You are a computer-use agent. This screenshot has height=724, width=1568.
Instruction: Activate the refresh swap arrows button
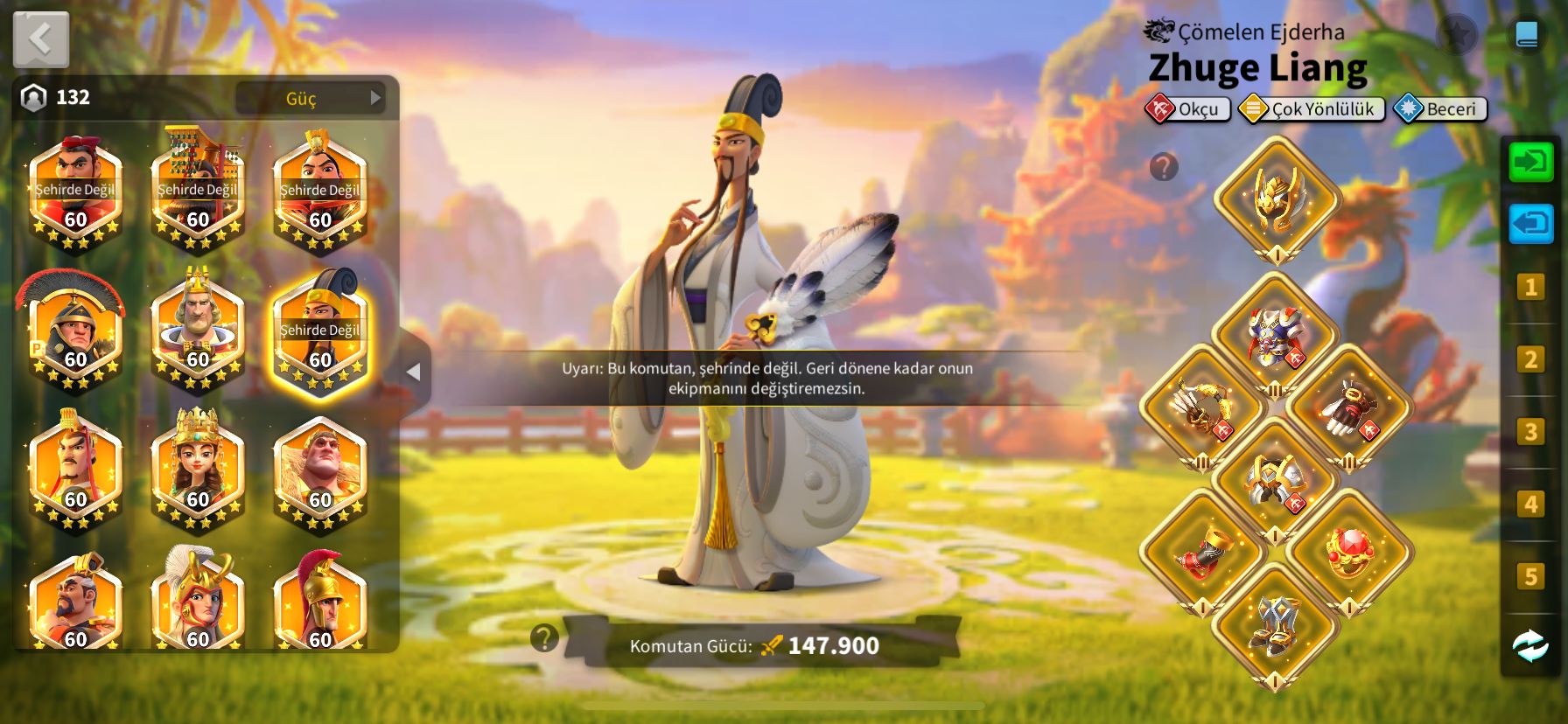point(1530,646)
